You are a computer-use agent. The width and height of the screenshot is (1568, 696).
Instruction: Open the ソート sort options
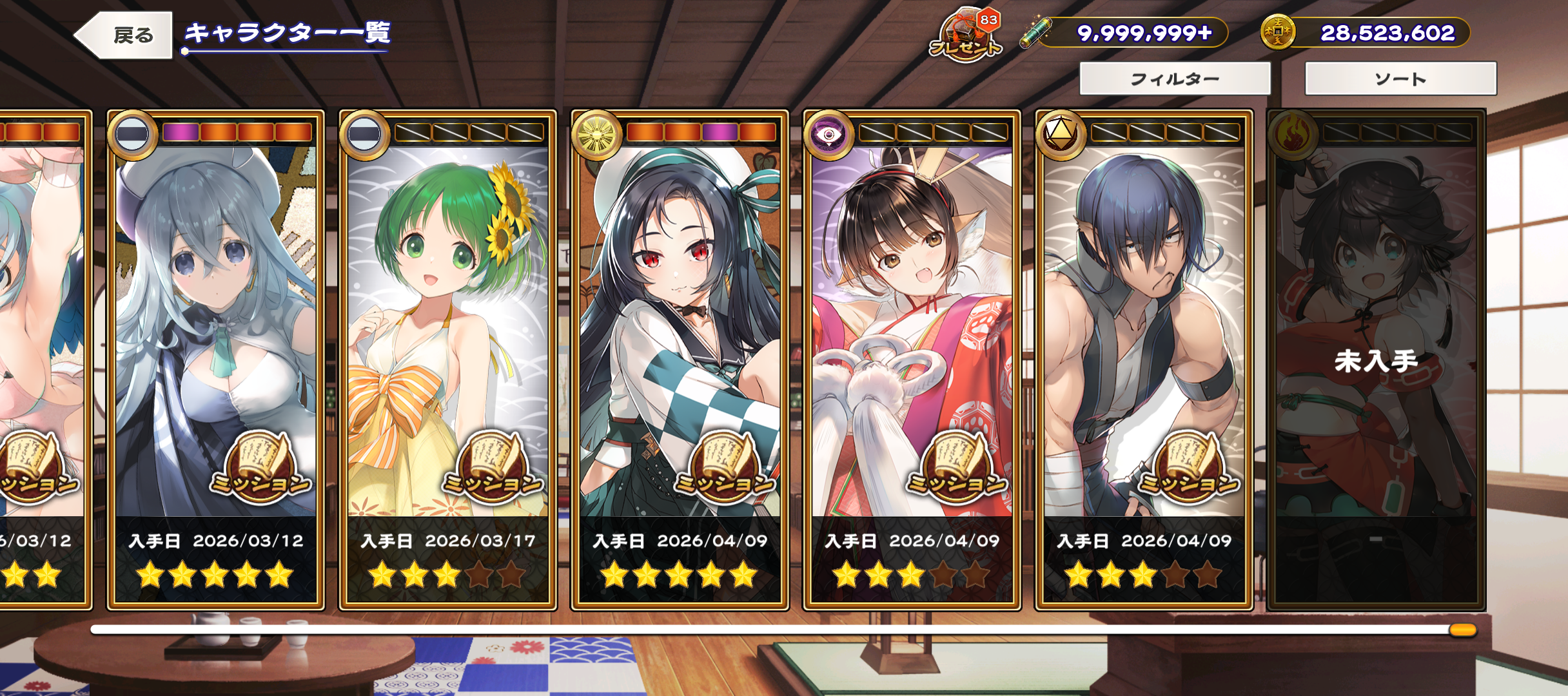(x=1400, y=79)
